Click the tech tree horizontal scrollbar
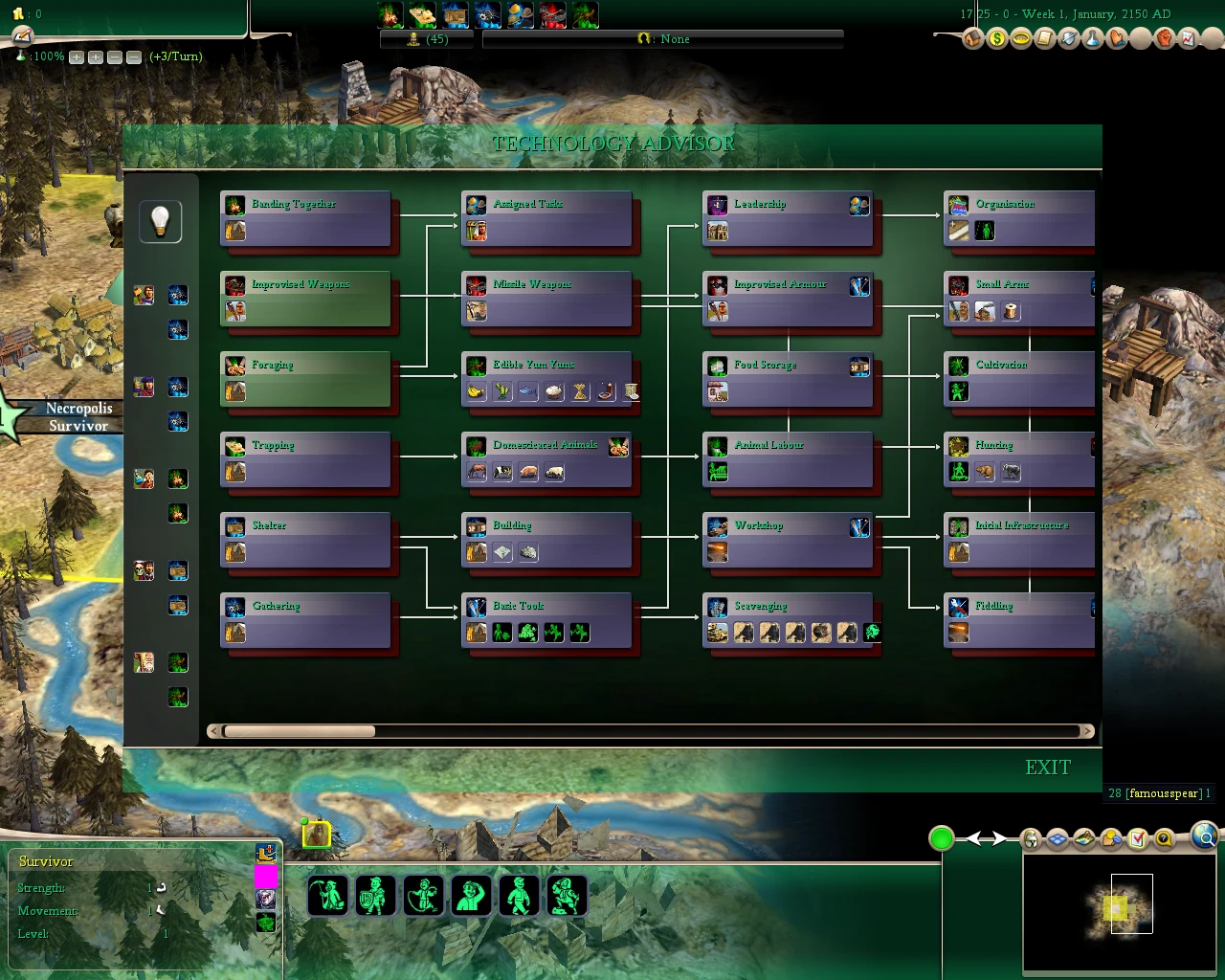The image size is (1225, 980). (299, 730)
